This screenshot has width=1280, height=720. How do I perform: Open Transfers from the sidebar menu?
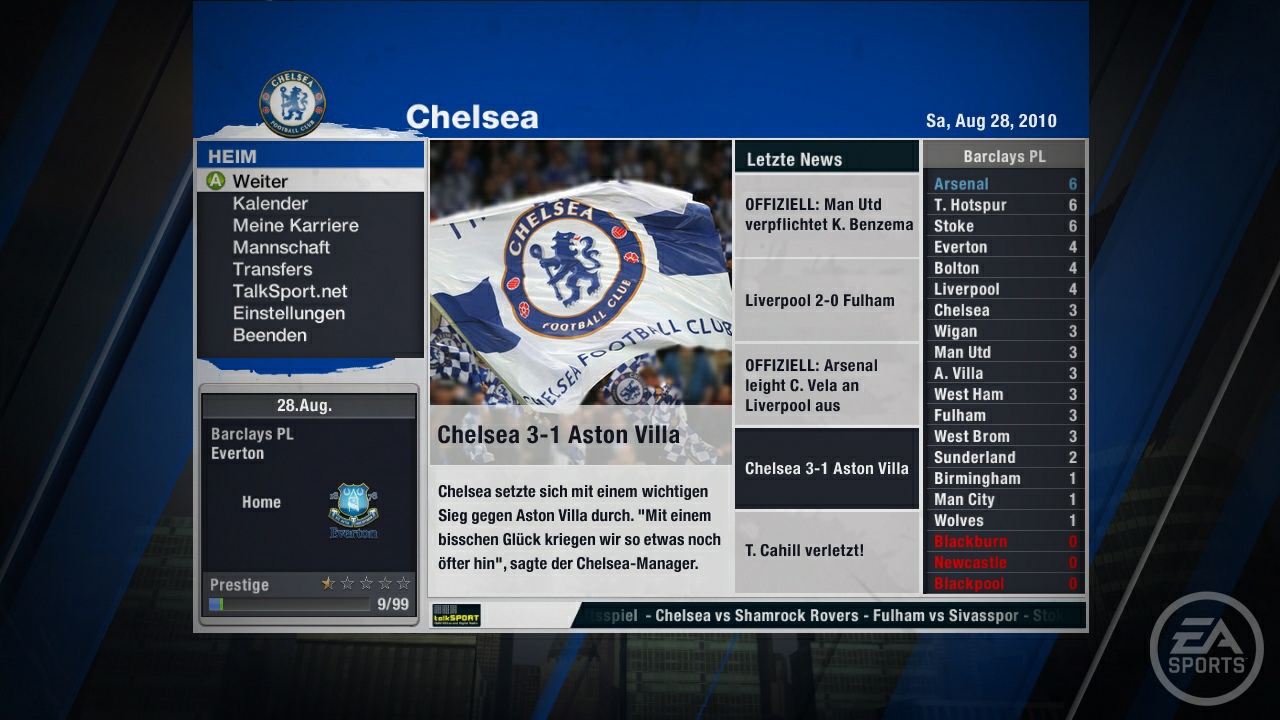click(x=273, y=269)
